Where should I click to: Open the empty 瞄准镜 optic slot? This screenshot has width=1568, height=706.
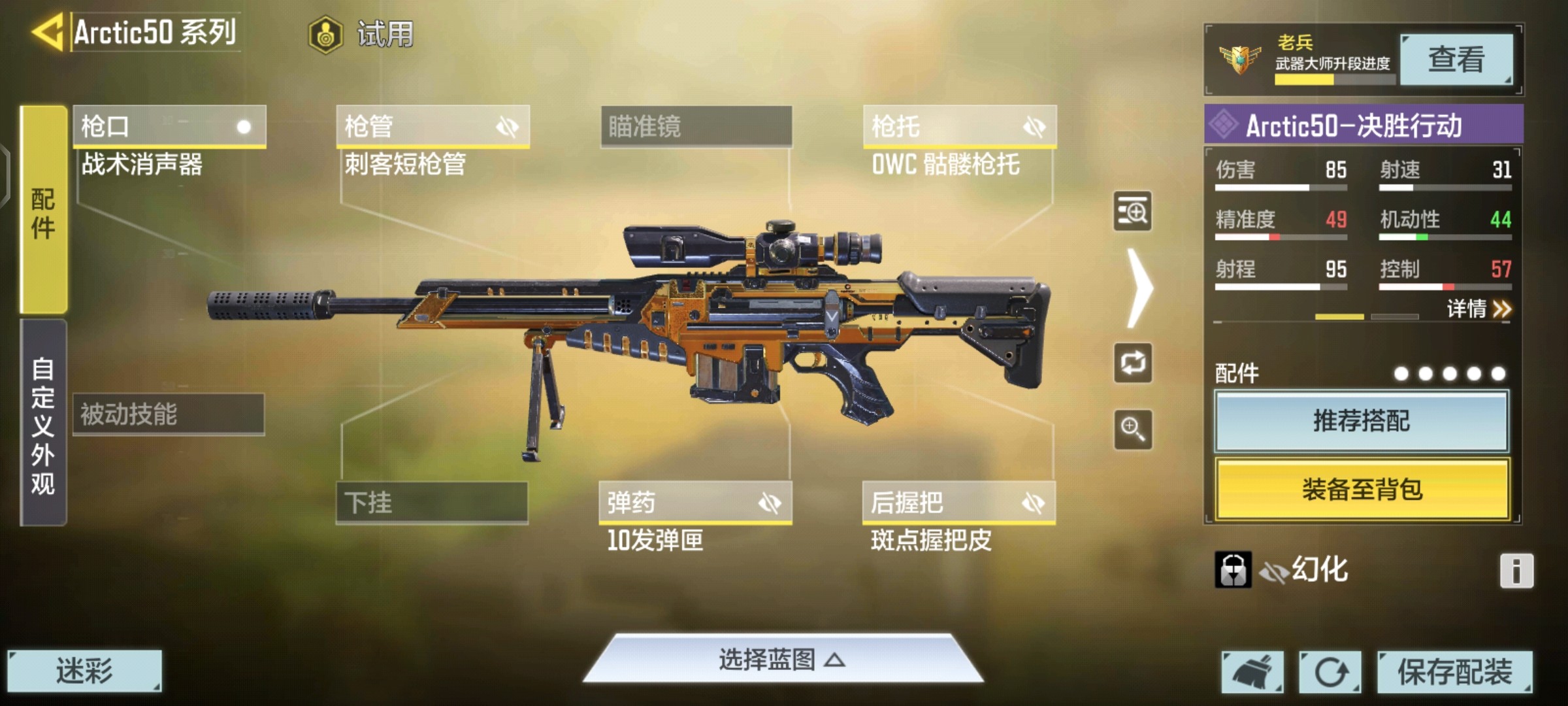pos(696,126)
